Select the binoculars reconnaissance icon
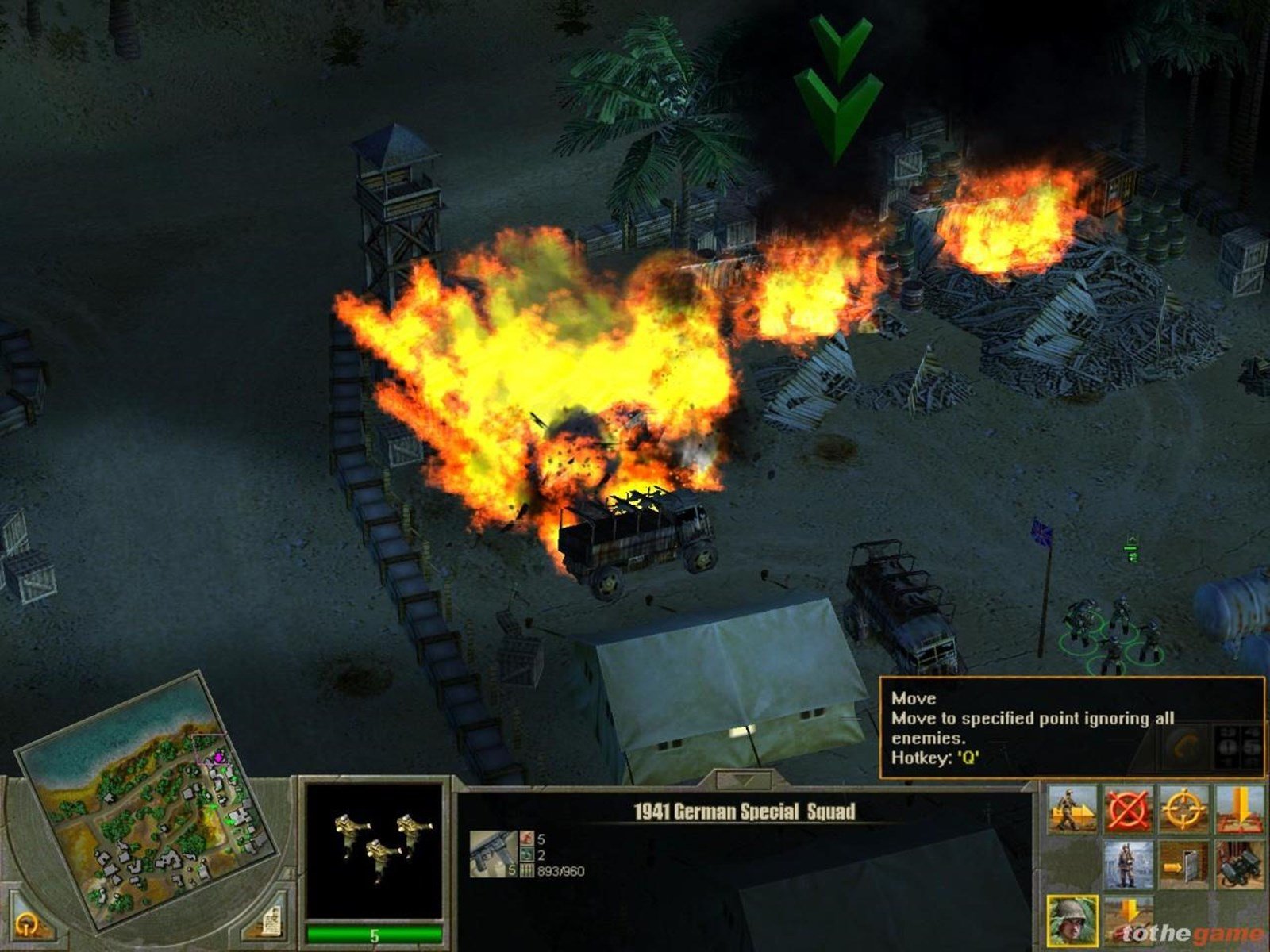This screenshot has width=1270, height=952. pos(1238,866)
